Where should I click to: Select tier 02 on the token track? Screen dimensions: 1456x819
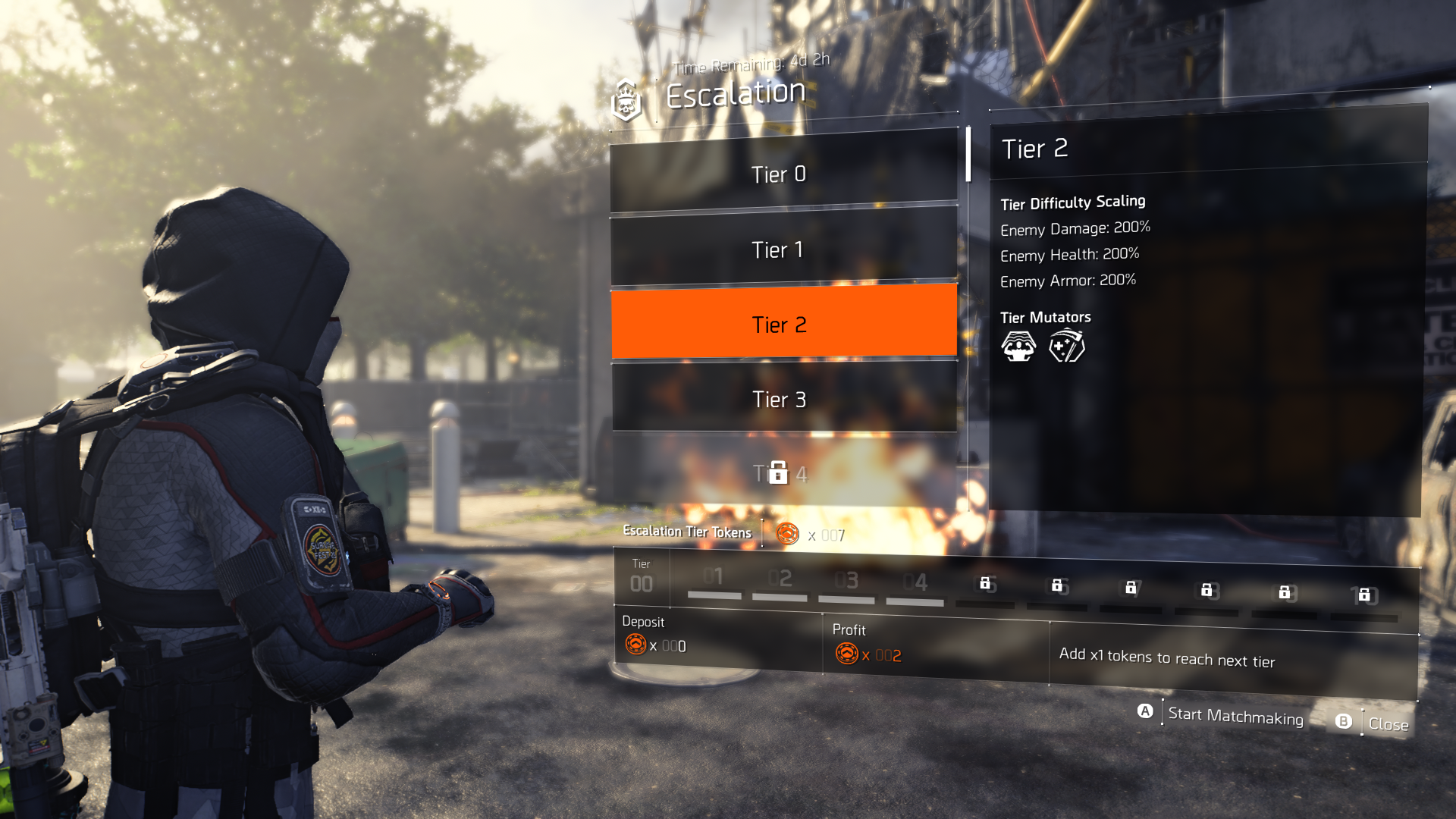780,580
